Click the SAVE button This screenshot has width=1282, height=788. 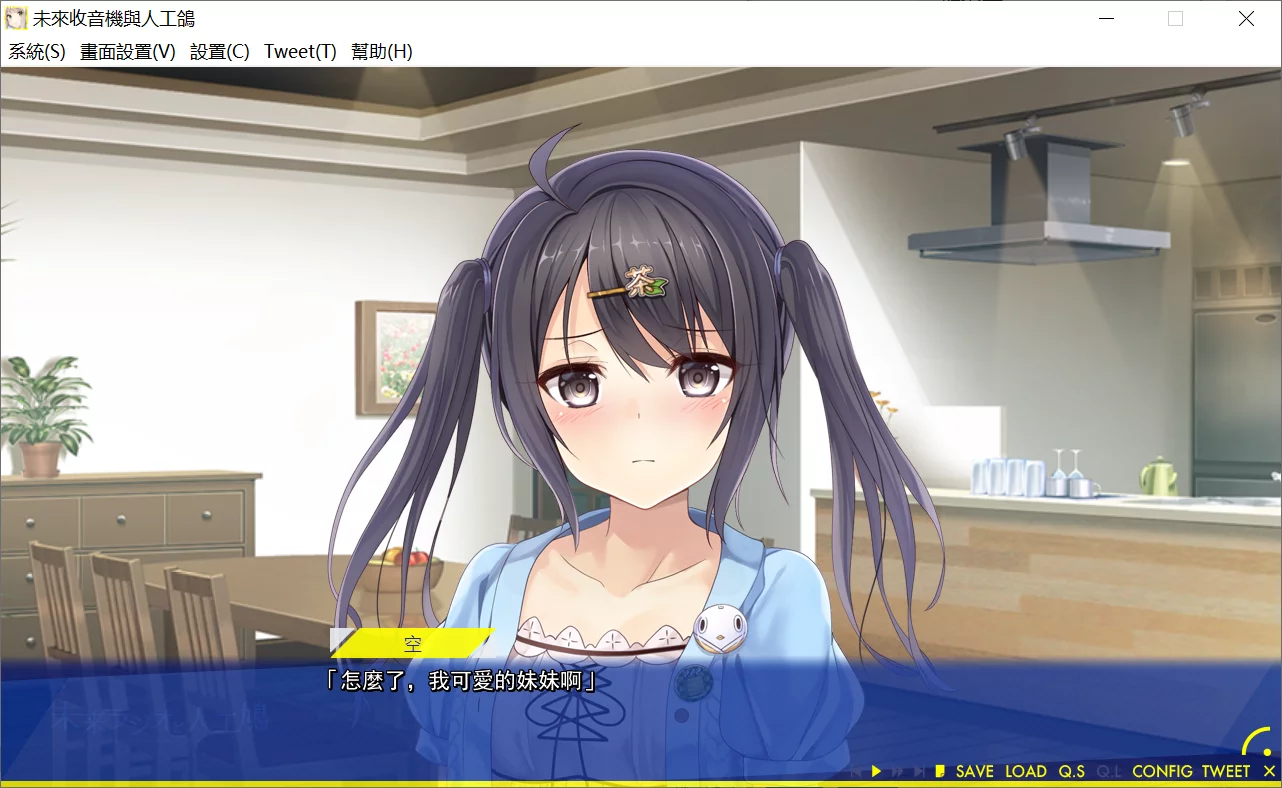click(x=975, y=771)
